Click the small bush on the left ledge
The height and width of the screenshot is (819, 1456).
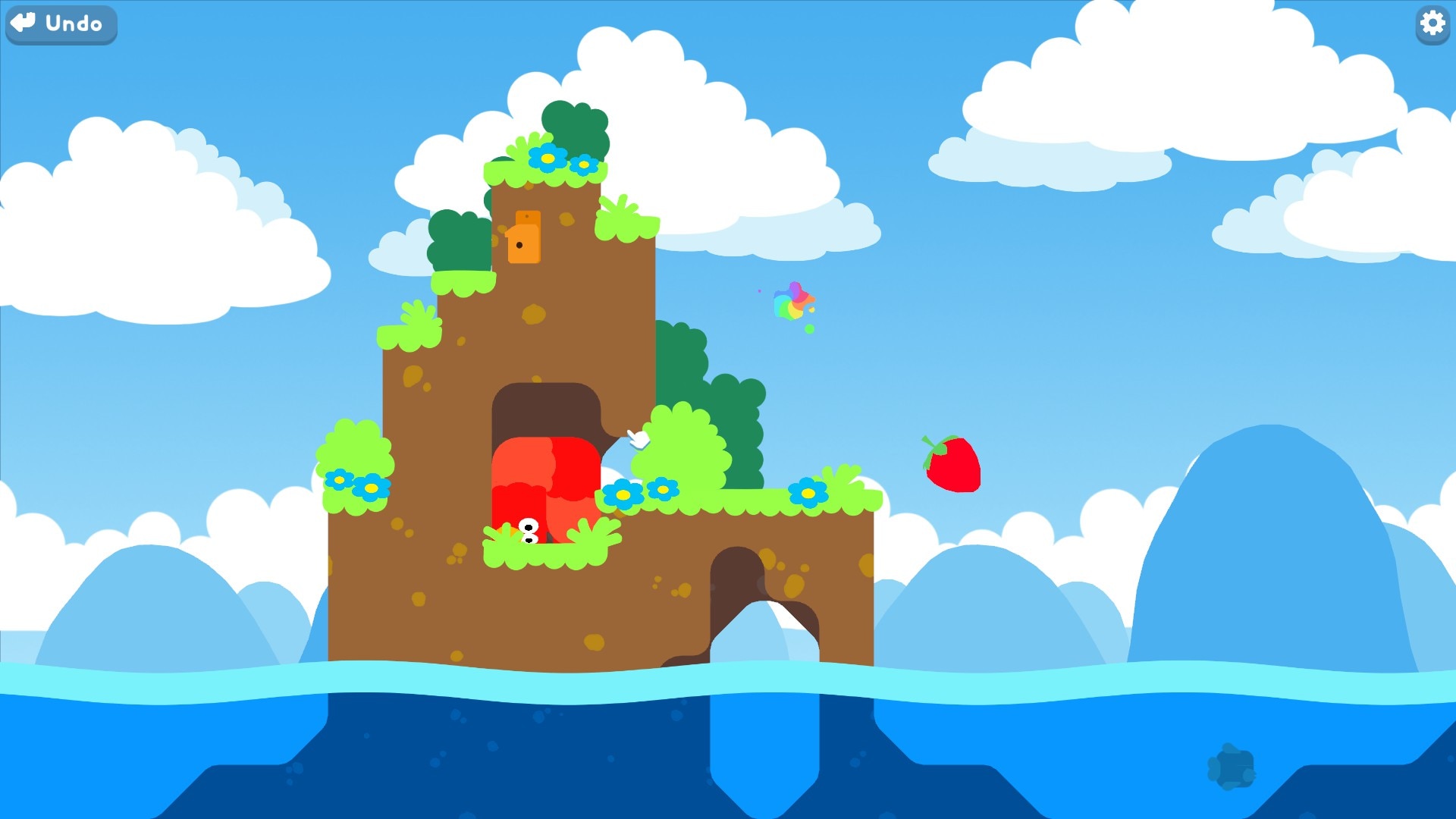tap(356, 455)
